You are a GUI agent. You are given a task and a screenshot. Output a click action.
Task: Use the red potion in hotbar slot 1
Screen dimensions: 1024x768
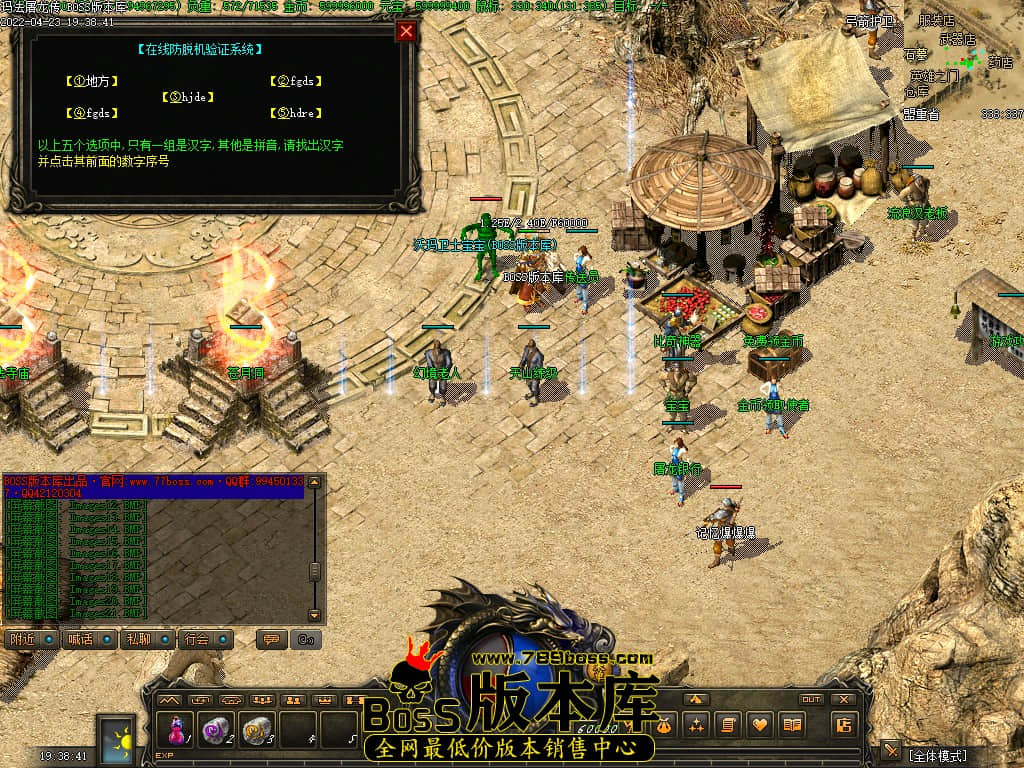coord(177,731)
